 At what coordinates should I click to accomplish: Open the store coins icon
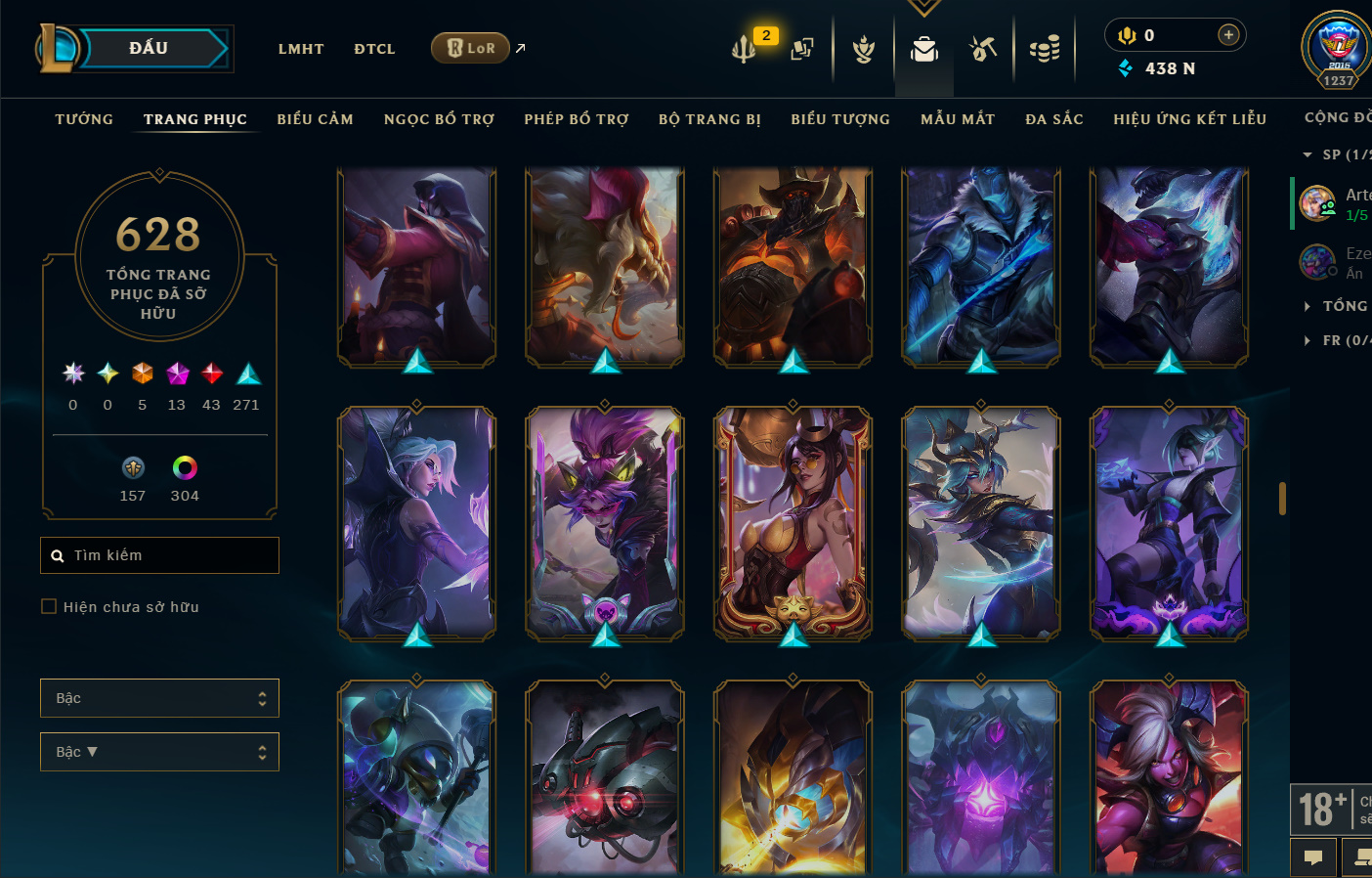[x=1044, y=48]
